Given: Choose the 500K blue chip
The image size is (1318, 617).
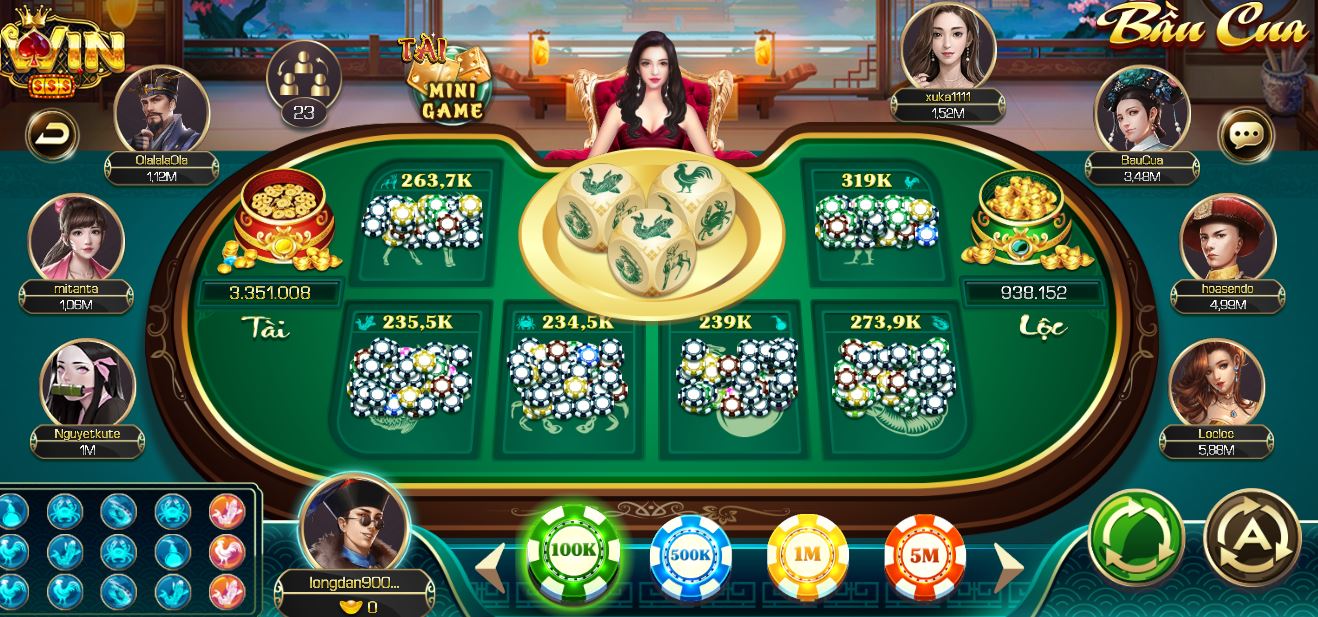Looking at the screenshot, I should pyautogui.click(x=691, y=554).
